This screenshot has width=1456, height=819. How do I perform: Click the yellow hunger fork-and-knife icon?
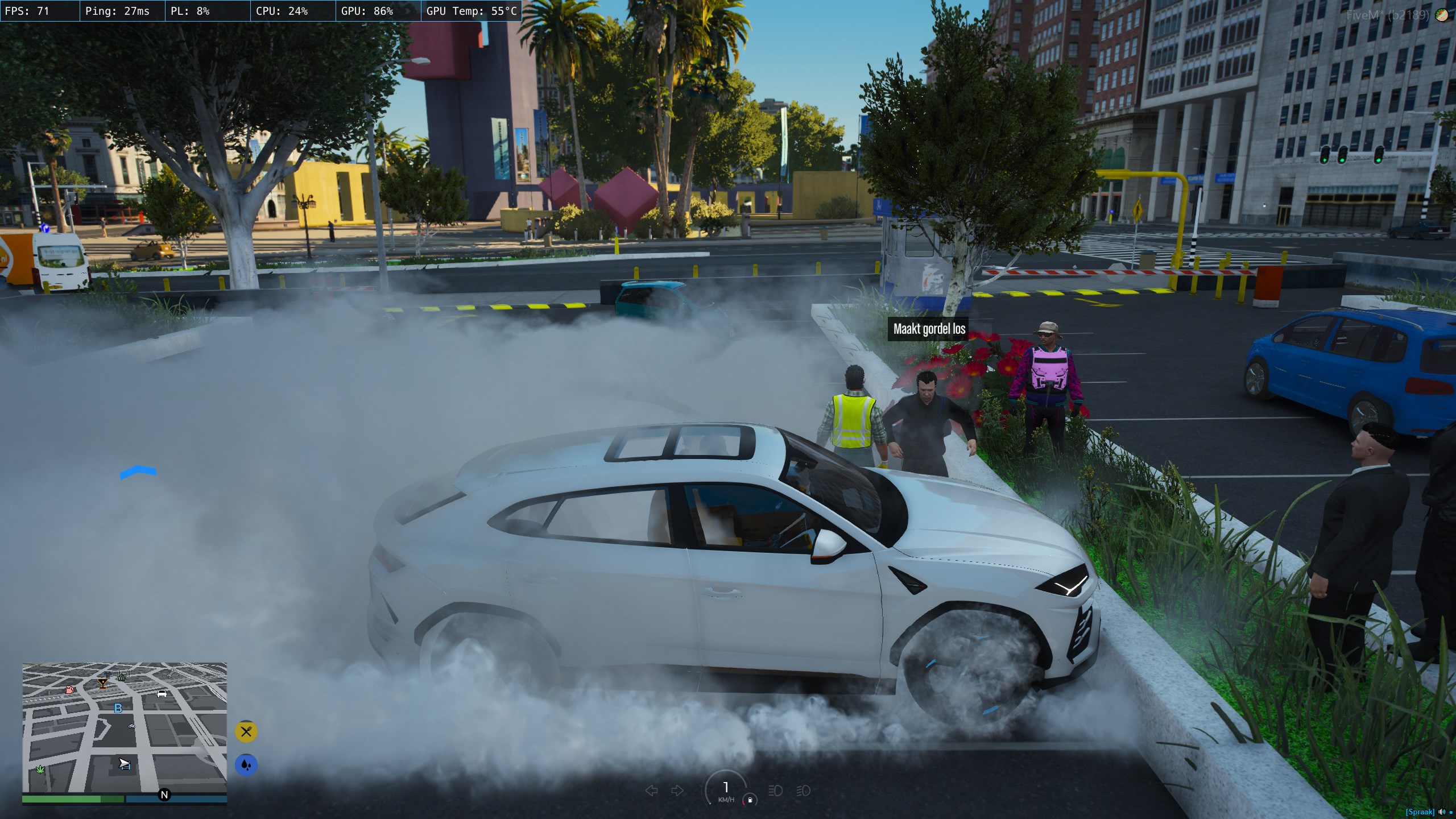pos(246,731)
